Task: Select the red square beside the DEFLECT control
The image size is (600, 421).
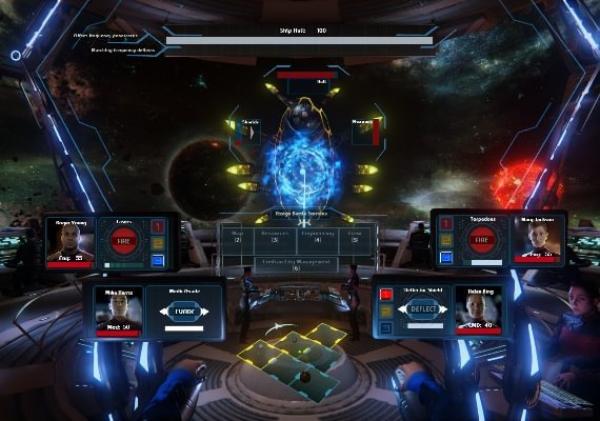Action: pyautogui.click(x=386, y=294)
